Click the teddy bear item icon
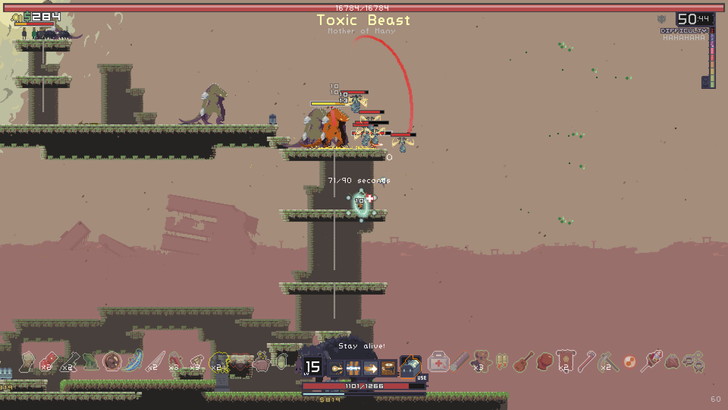728x410 pixels. [481, 361]
